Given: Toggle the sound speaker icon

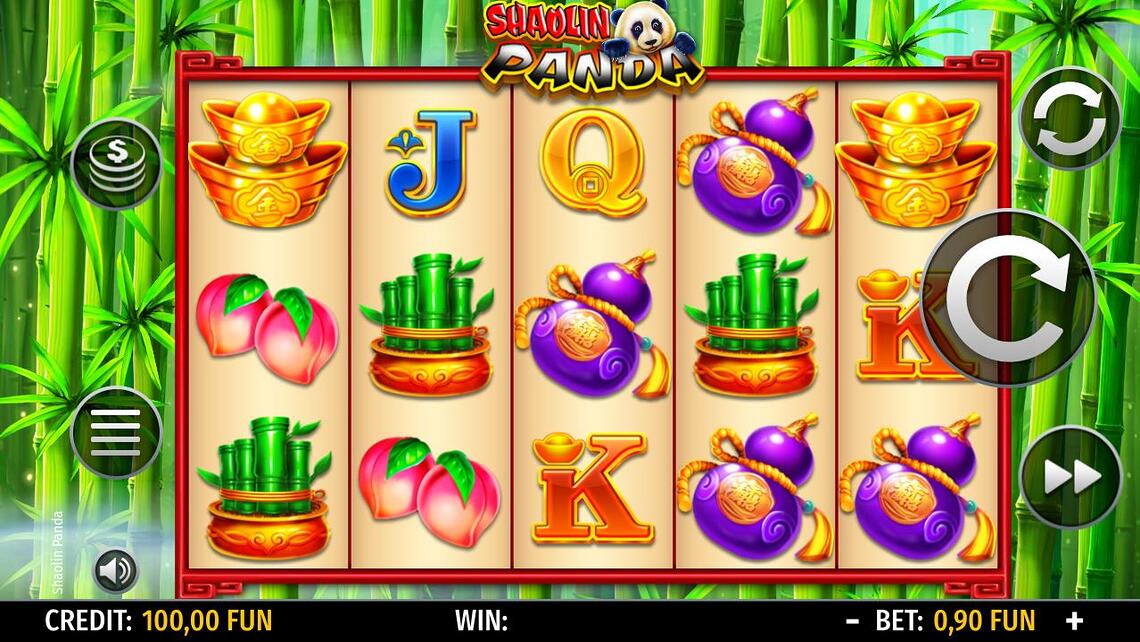Looking at the screenshot, I should (116, 572).
